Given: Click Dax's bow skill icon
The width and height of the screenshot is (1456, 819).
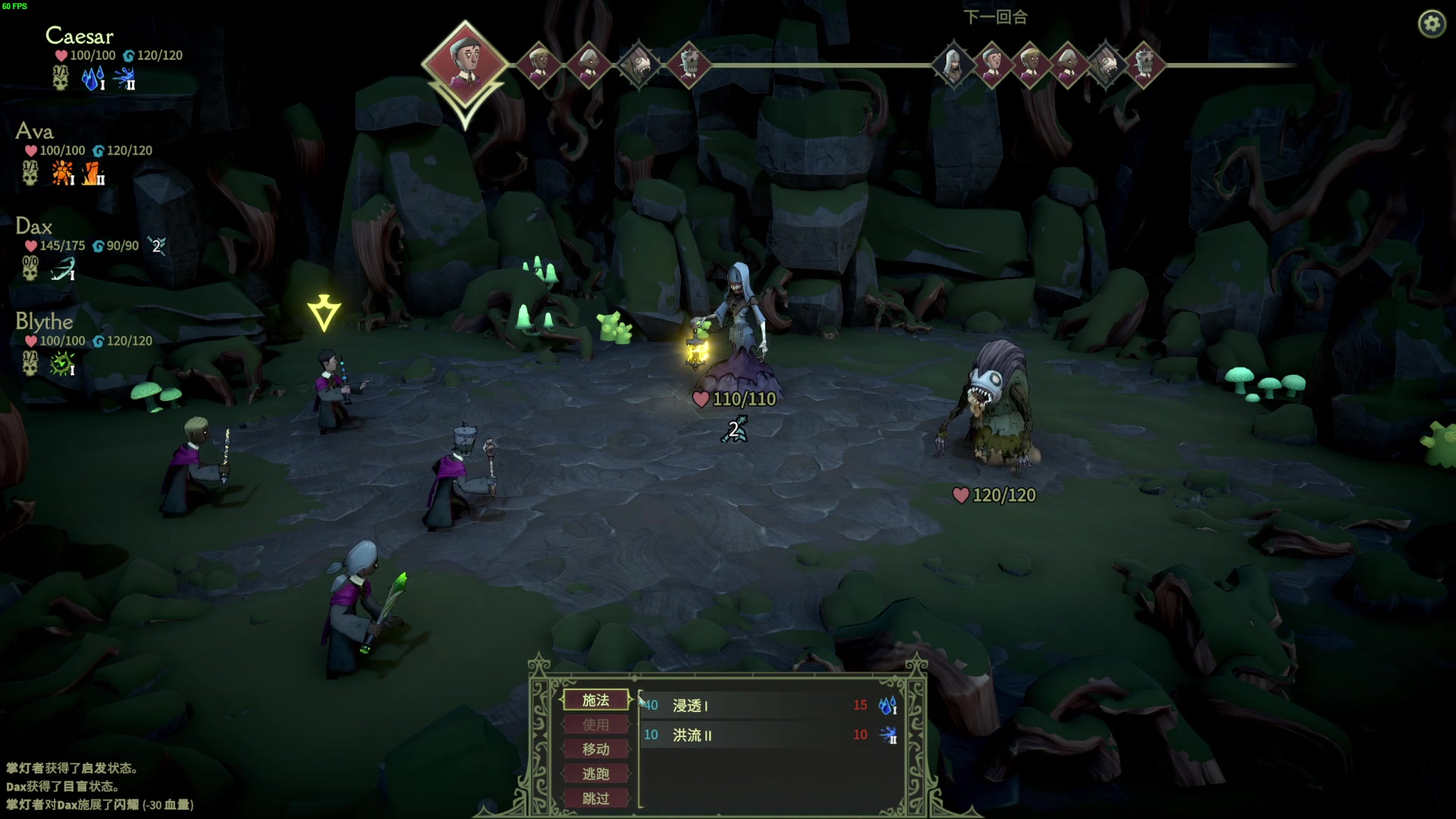Looking at the screenshot, I should (62, 269).
